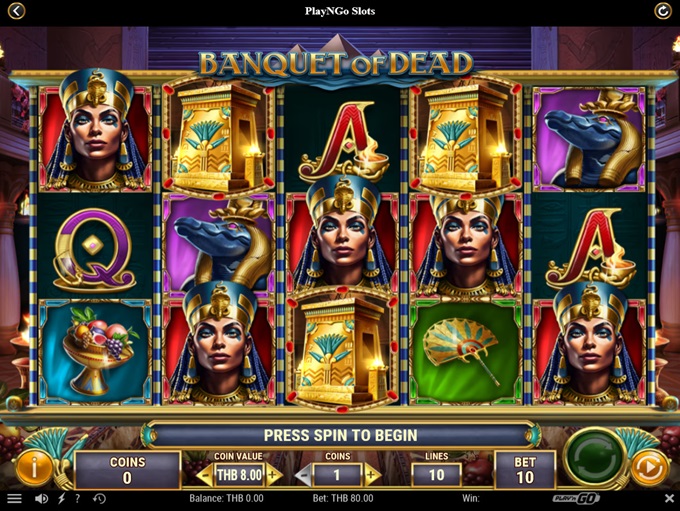The height and width of the screenshot is (511, 680).
Task: Toggle the sound speaker icon
Action: click(x=41, y=498)
